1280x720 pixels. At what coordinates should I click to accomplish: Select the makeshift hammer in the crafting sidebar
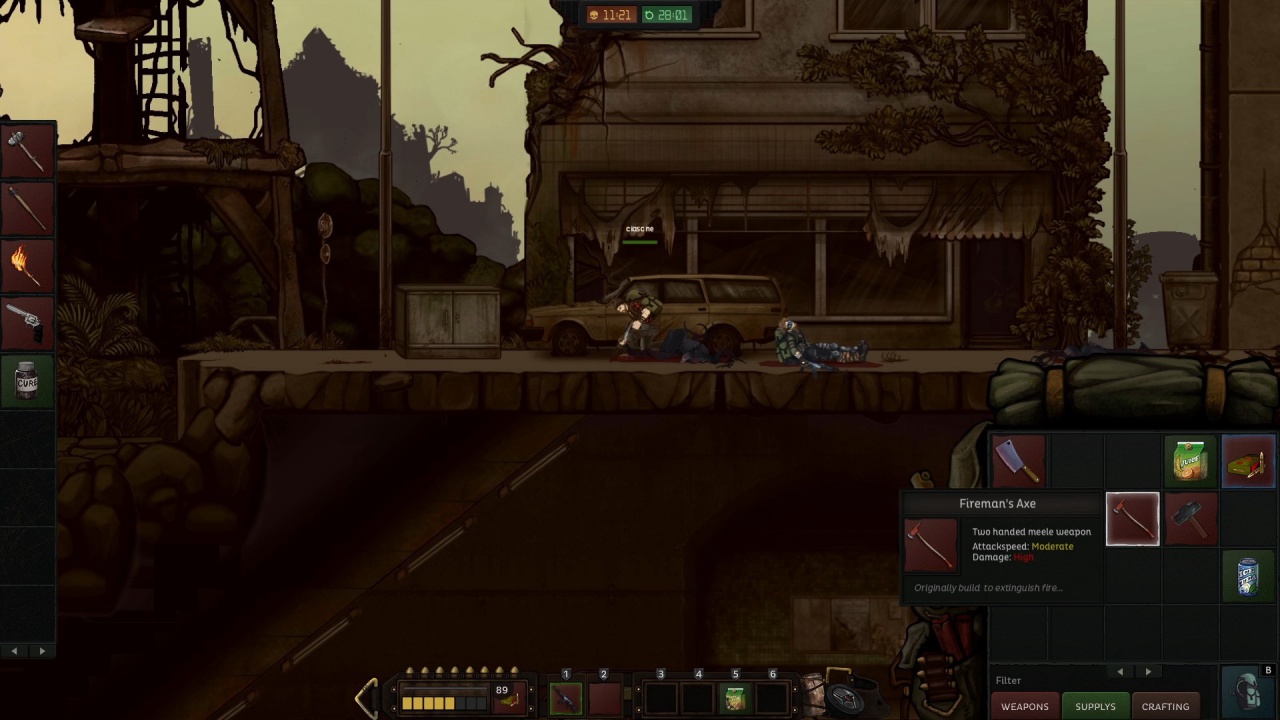pyautogui.click(x=27, y=148)
